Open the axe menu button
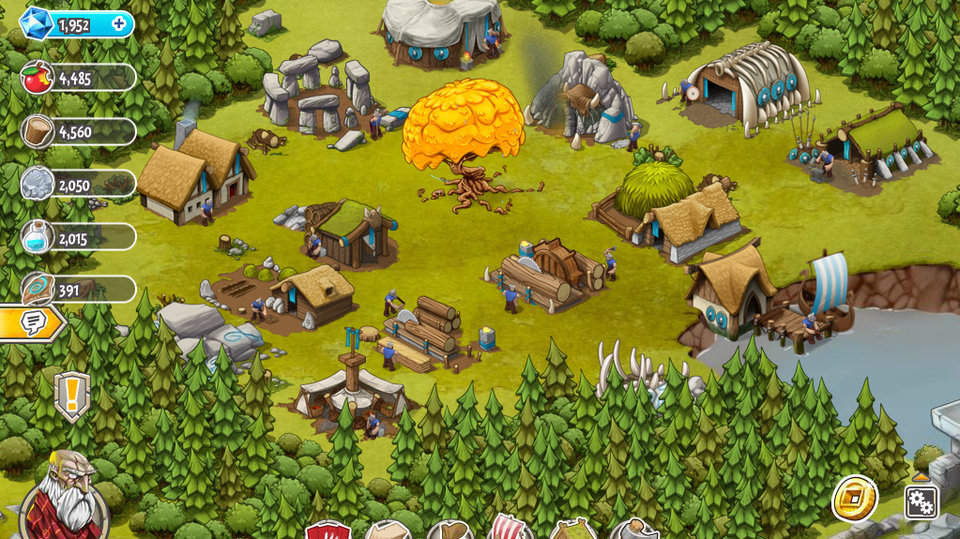Screen dimensions: 960x539 click(x=634, y=530)
